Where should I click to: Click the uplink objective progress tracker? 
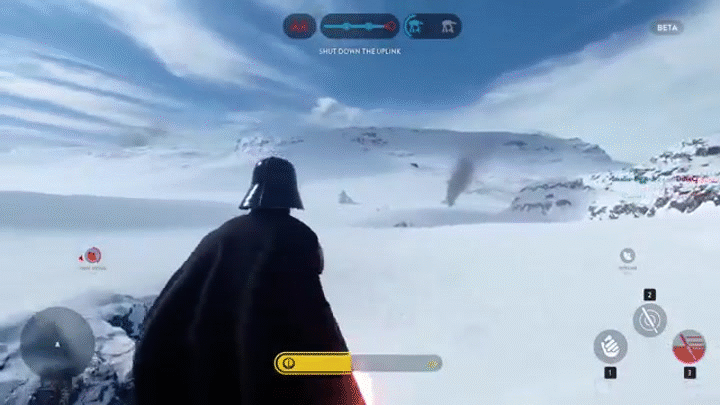tap(359, 26)
